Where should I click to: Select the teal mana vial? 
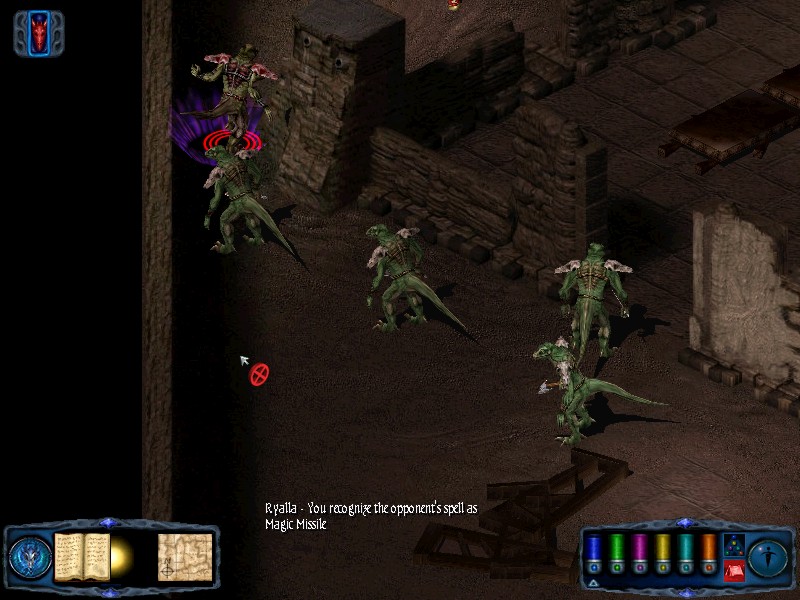tap(685, 552)
